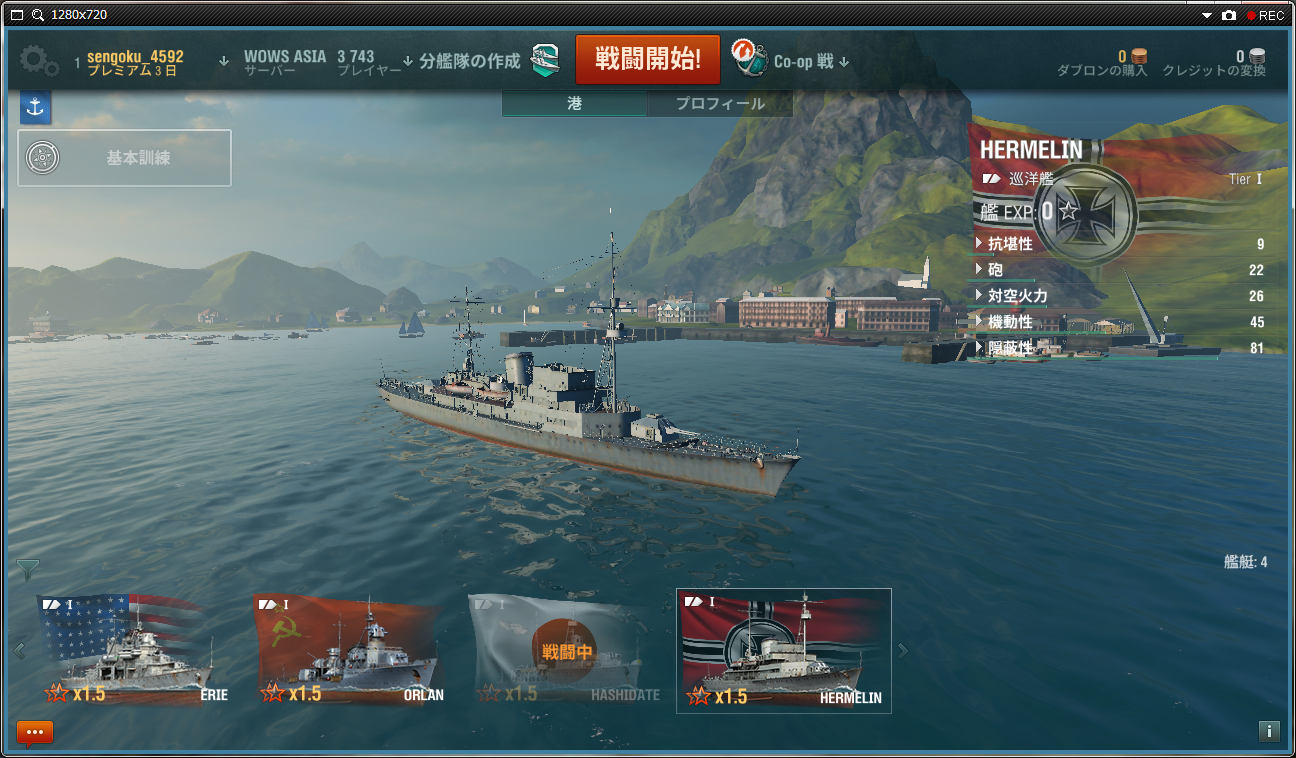Open the 基本訓練 basic training panel
The image size is (1296, 758).
[125, 158]
